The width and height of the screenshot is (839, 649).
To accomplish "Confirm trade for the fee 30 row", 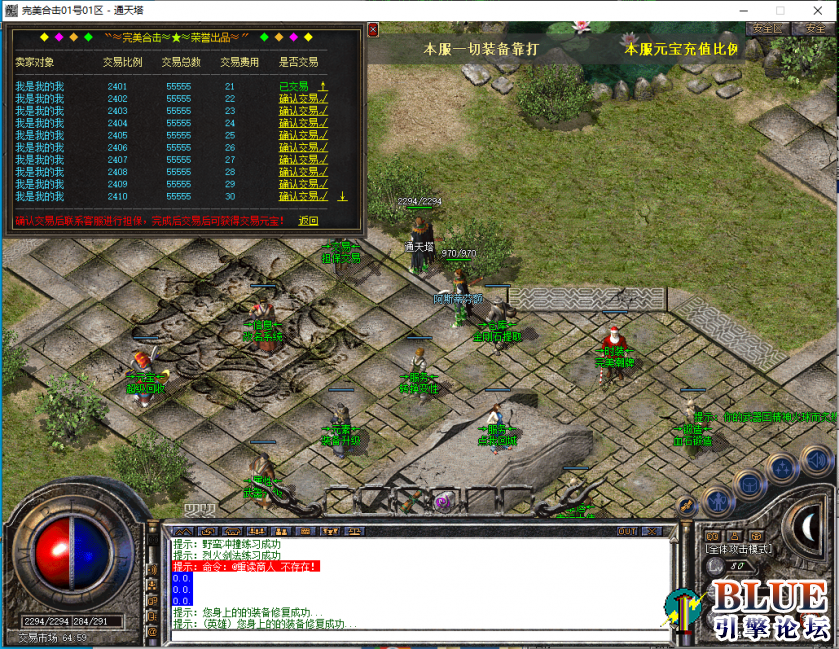I will pyautogui.click(x=302, y=196).
